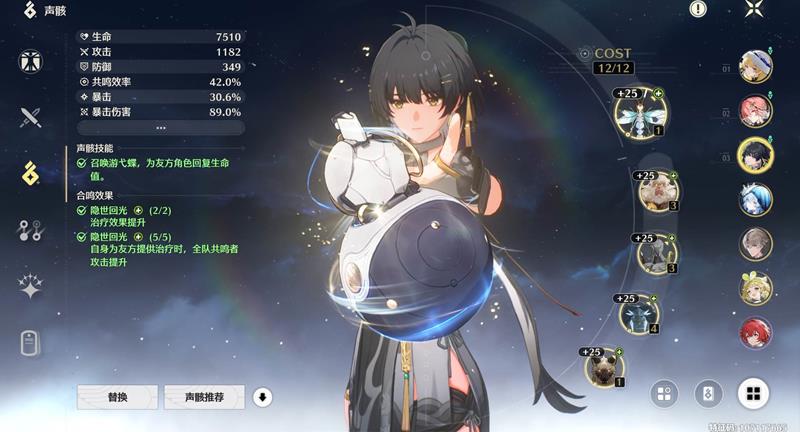The width and height of the screenshot is (800, 432).
Task: Select the highlighted echo tab
Action: 31,173
